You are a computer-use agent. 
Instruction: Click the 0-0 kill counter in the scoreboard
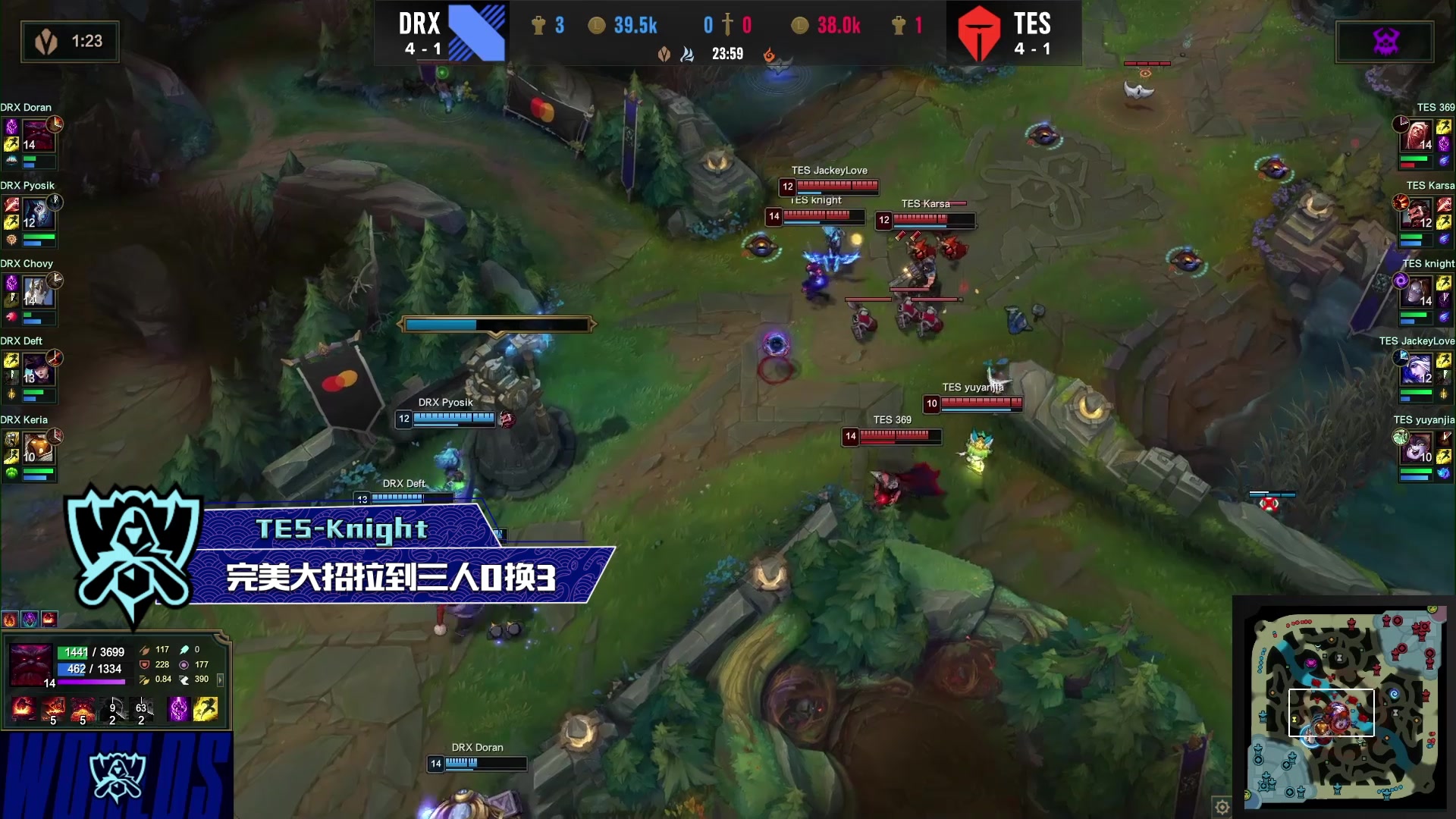(728, 24)
